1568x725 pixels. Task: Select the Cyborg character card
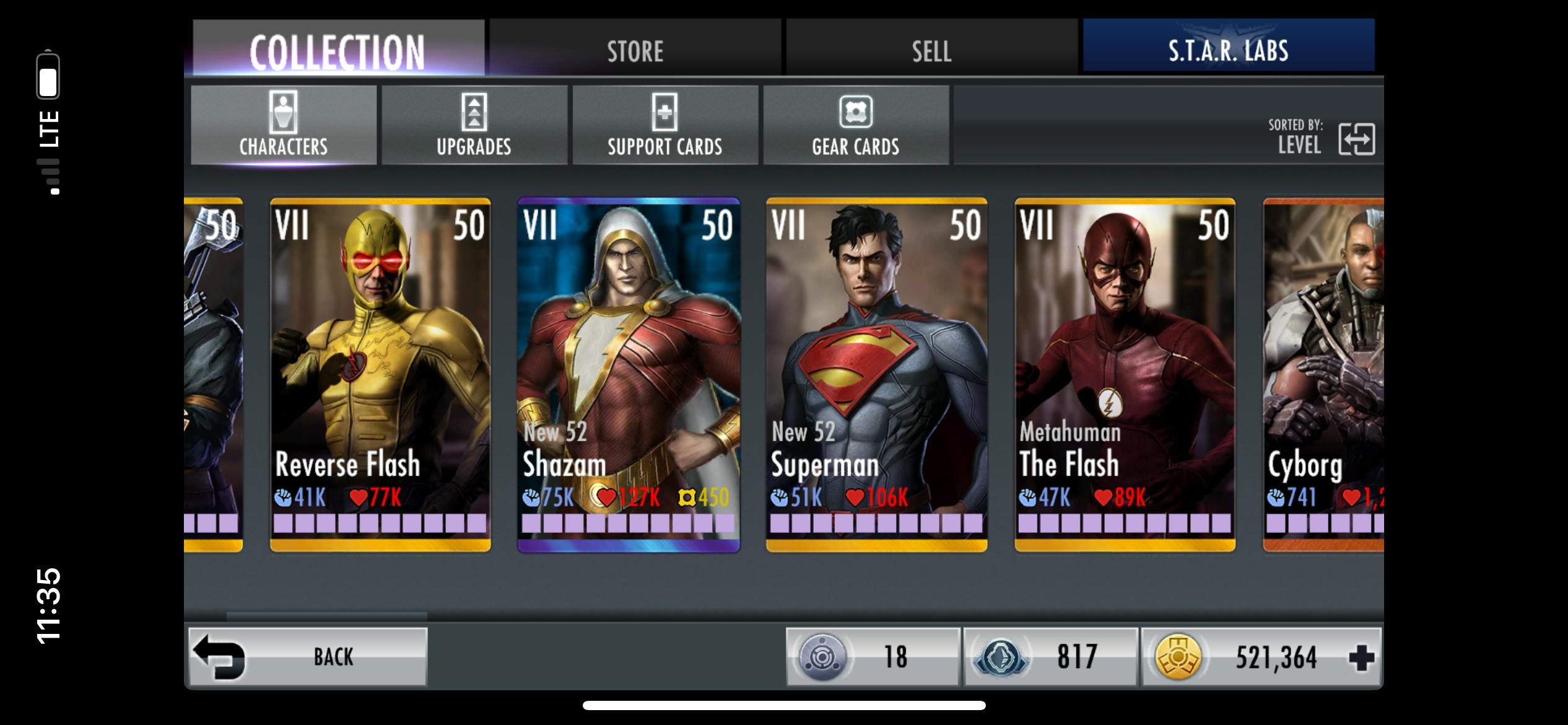pos(1323,374)
